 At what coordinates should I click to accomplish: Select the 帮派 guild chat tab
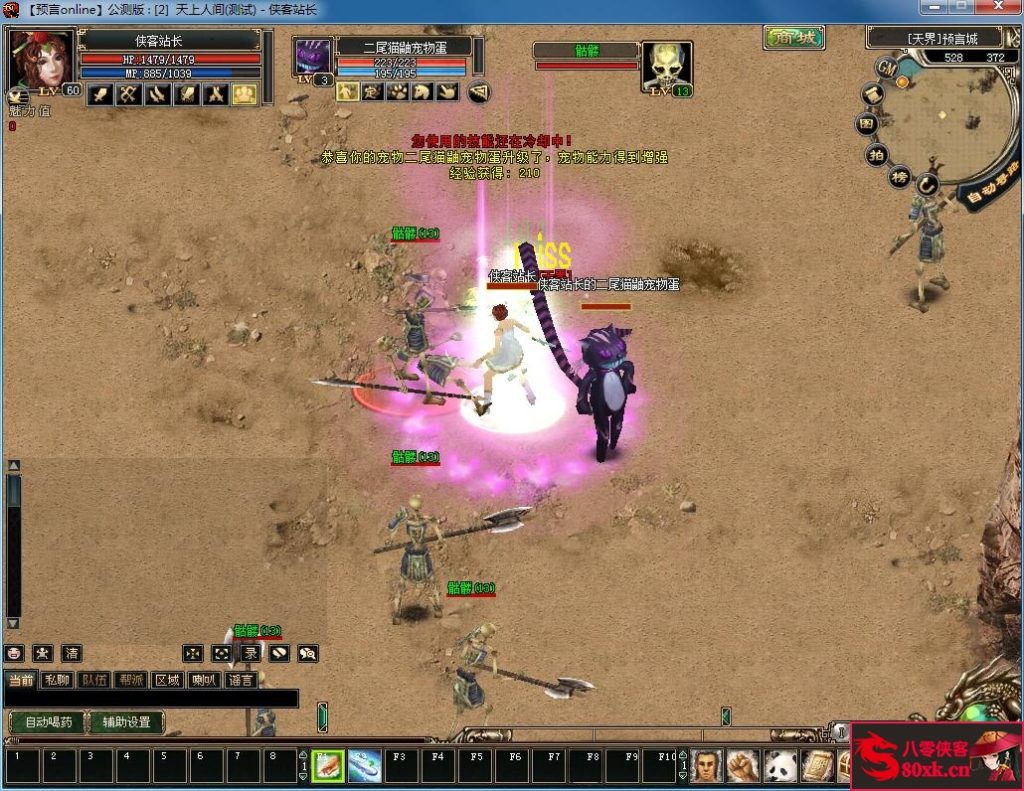[x=130, y=680]
